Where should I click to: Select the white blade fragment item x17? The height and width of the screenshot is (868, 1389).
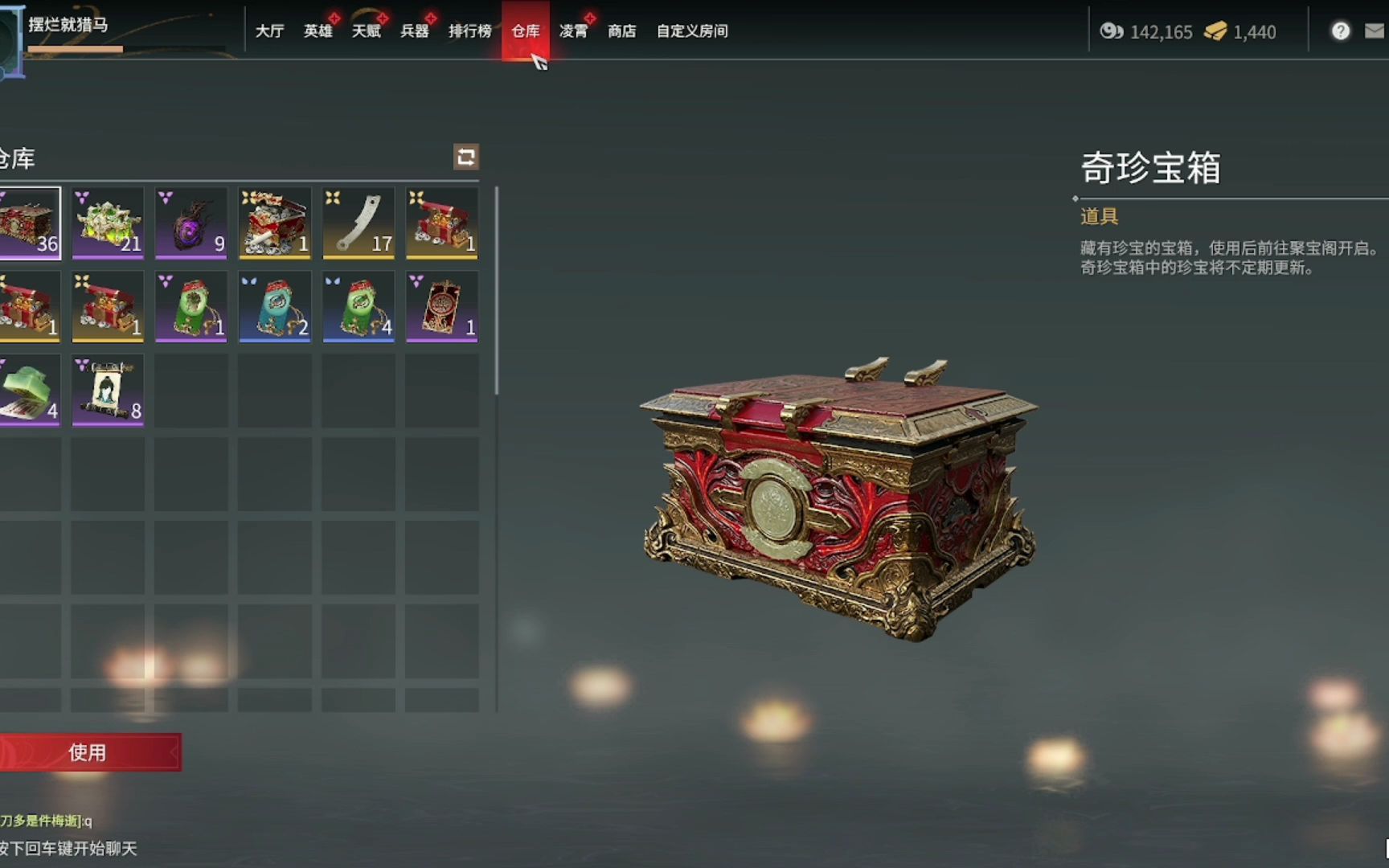pos(359,223)
